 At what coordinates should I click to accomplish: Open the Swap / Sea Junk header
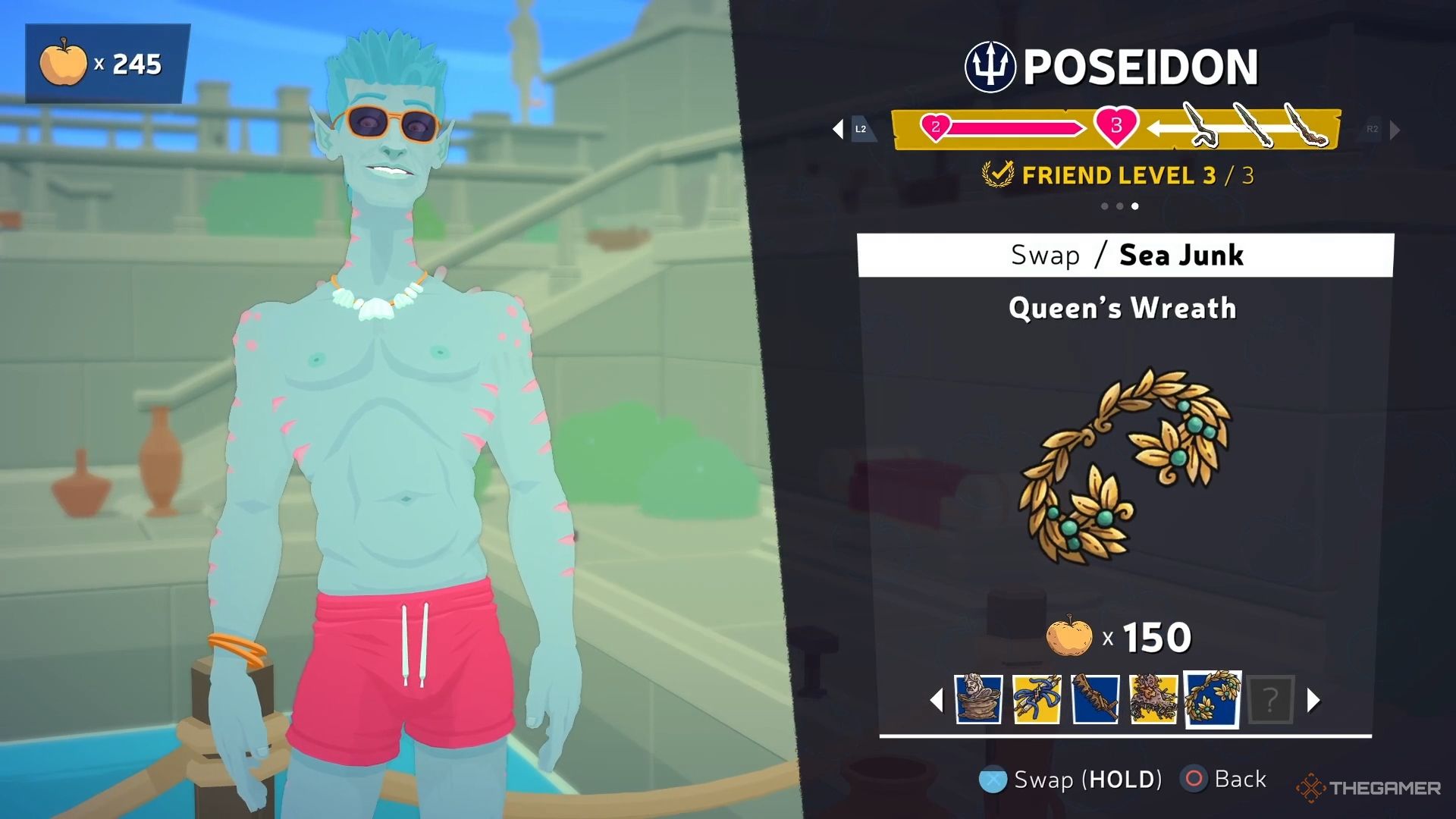1125,256
